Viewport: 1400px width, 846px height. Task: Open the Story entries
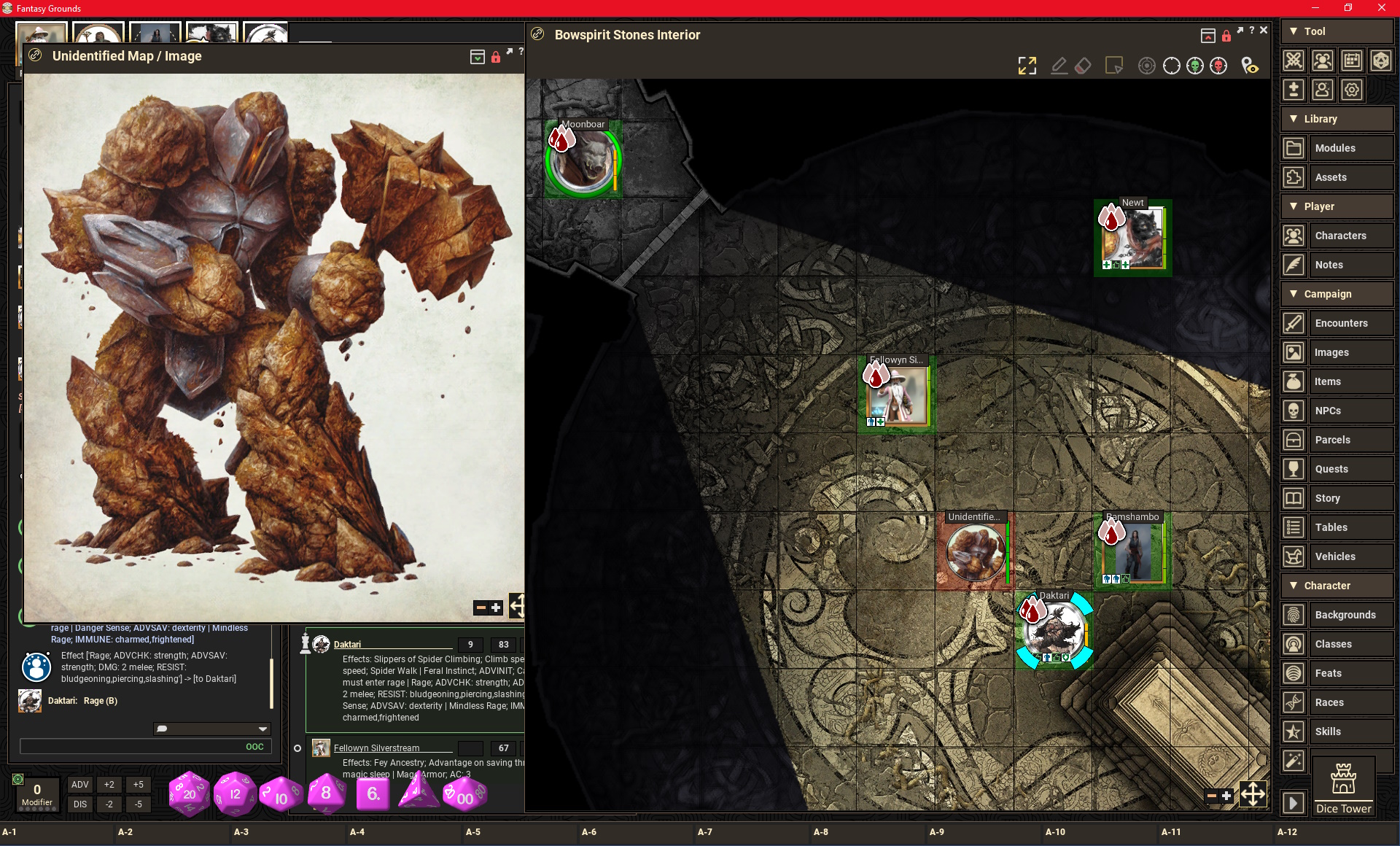(1327, 498)
